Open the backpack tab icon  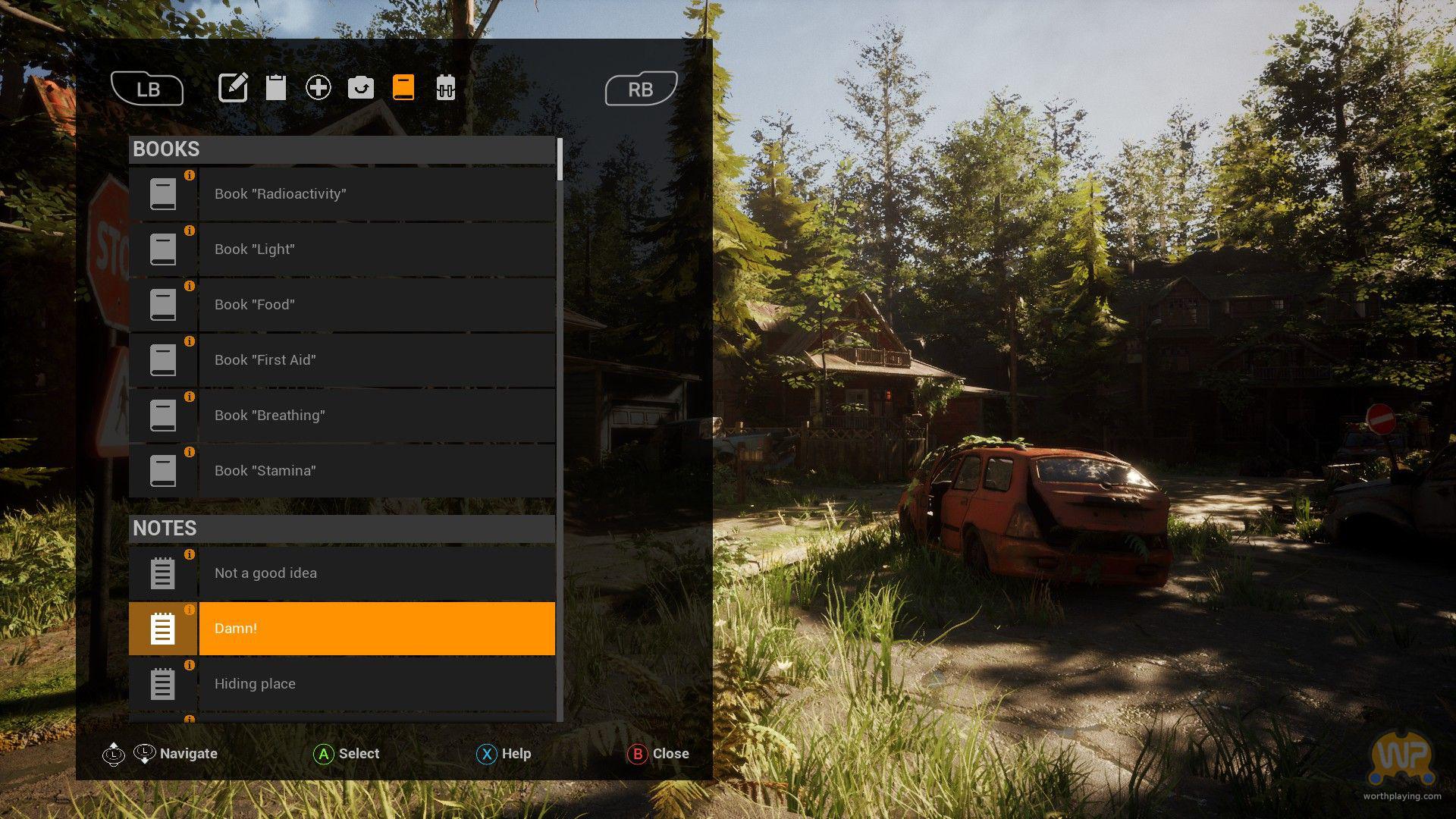[446, 88]
